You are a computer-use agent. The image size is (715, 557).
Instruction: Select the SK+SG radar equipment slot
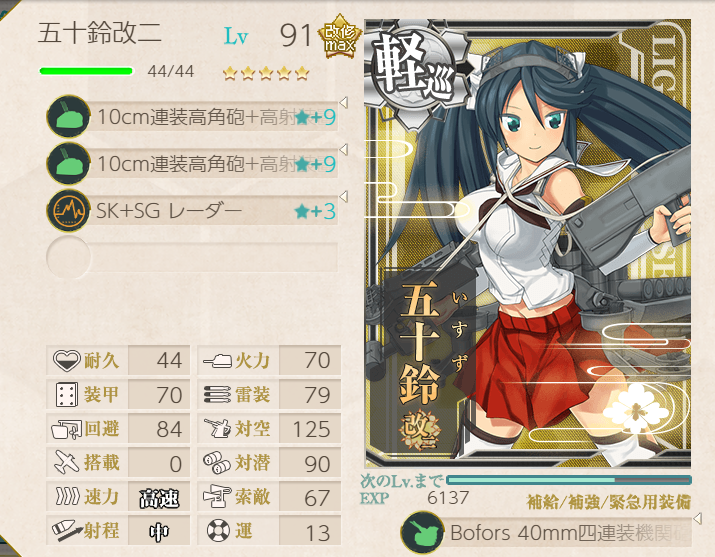190,211
